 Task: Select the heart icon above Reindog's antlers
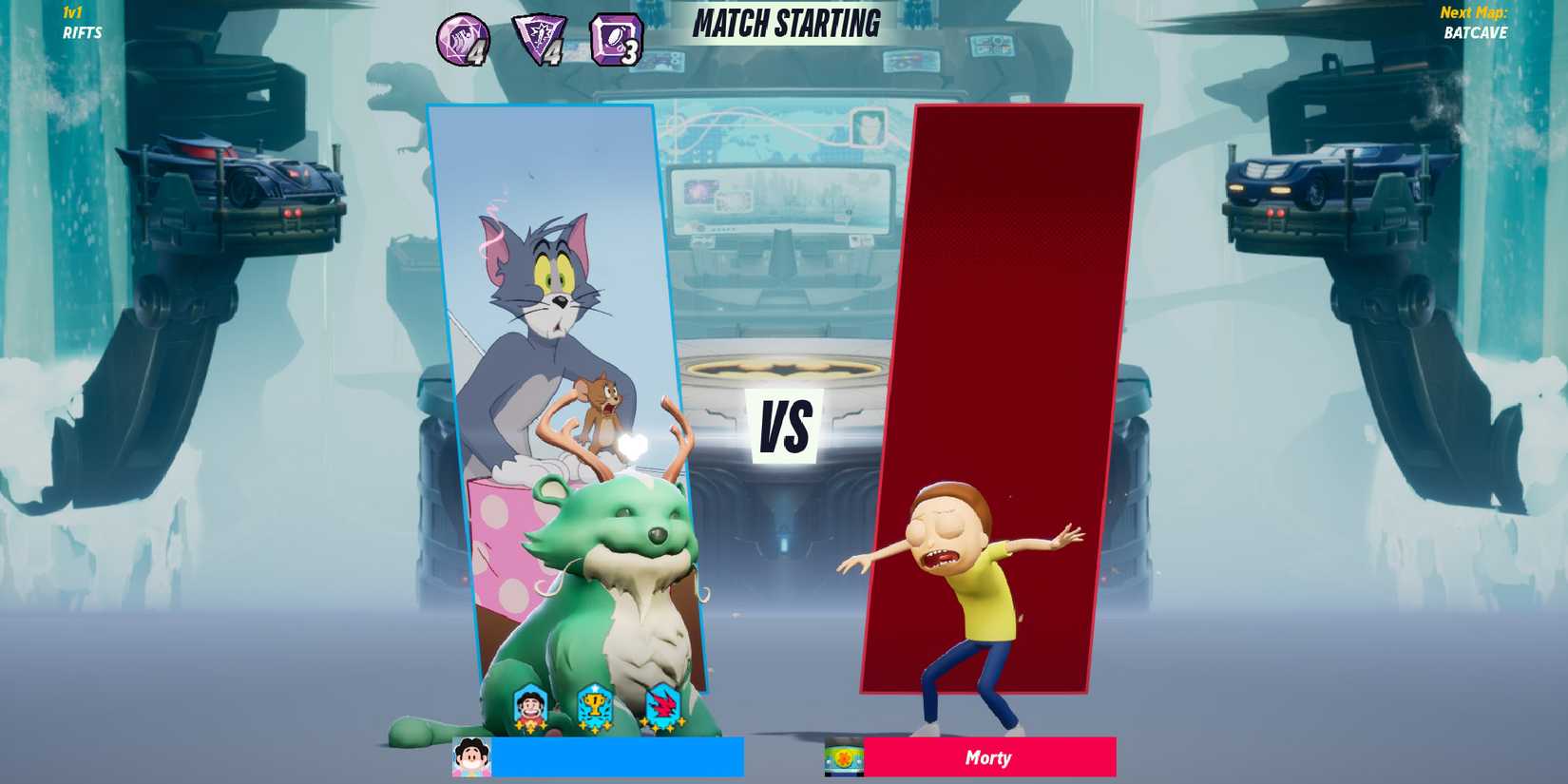point(632,443)
